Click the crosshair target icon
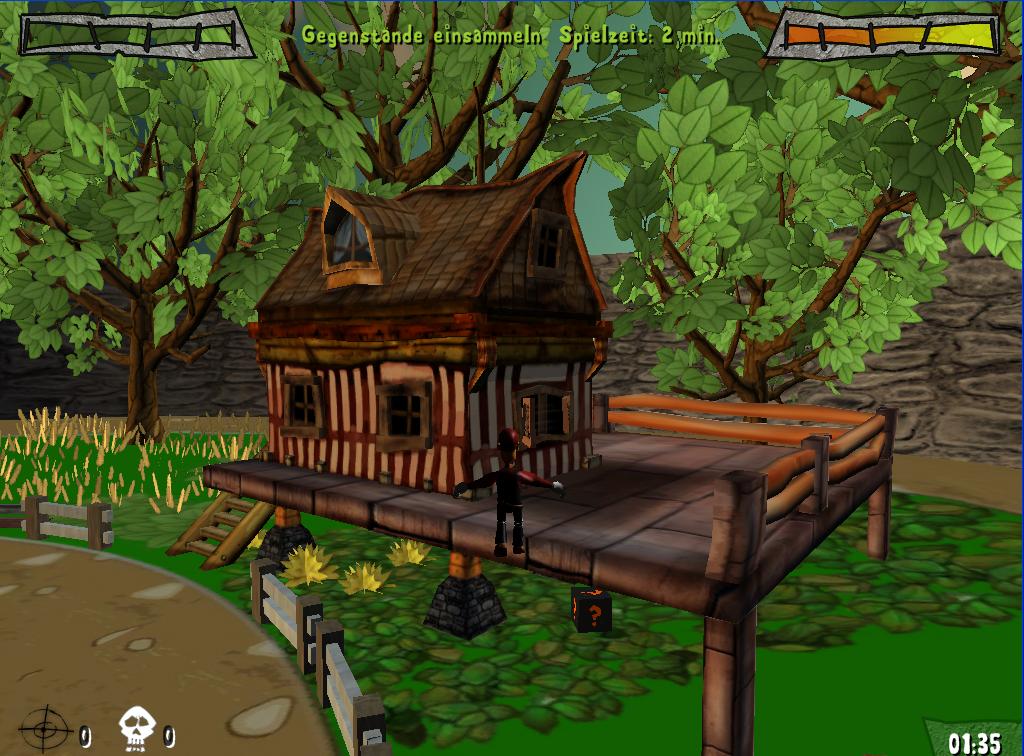 click(x=45, y=728)
